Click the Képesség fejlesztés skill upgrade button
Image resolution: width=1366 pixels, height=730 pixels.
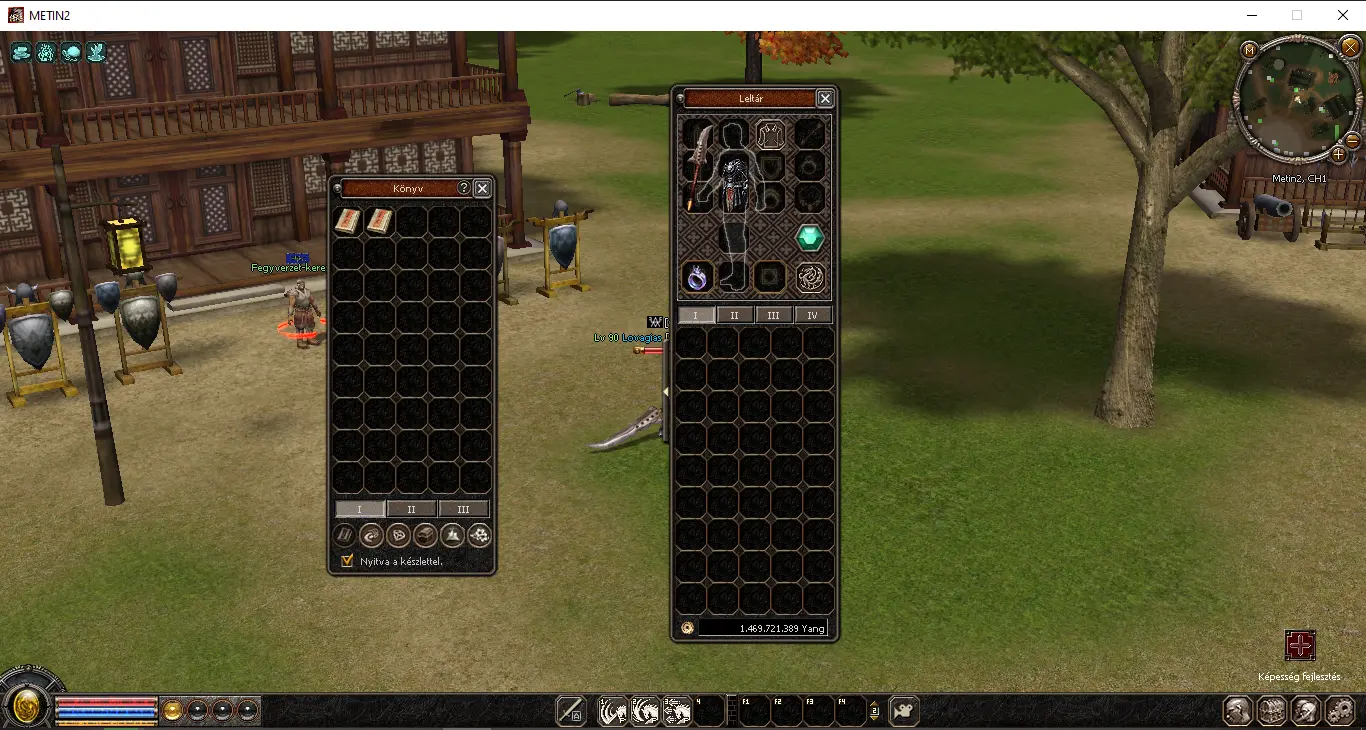point(1300,646)
